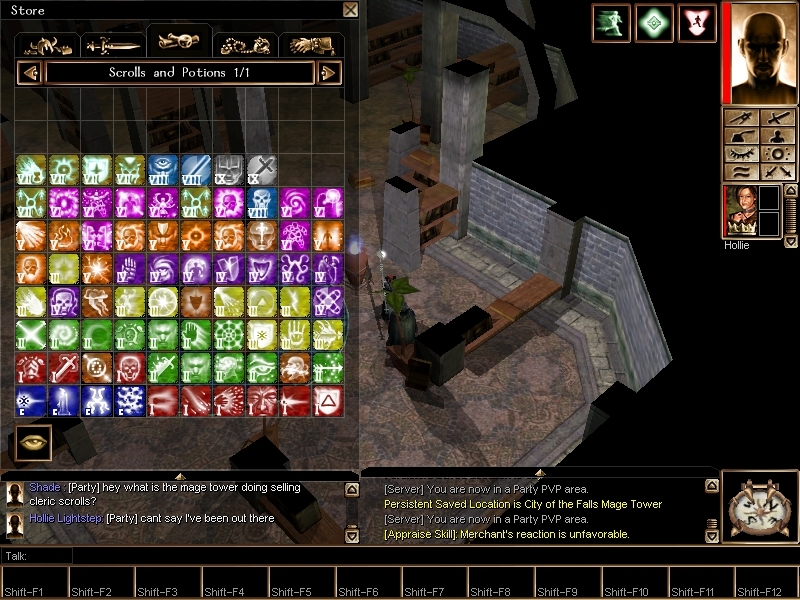Choose the red level I sword scroll
The height and width of the screenshot is (600, 800).
tap(64, 368)
